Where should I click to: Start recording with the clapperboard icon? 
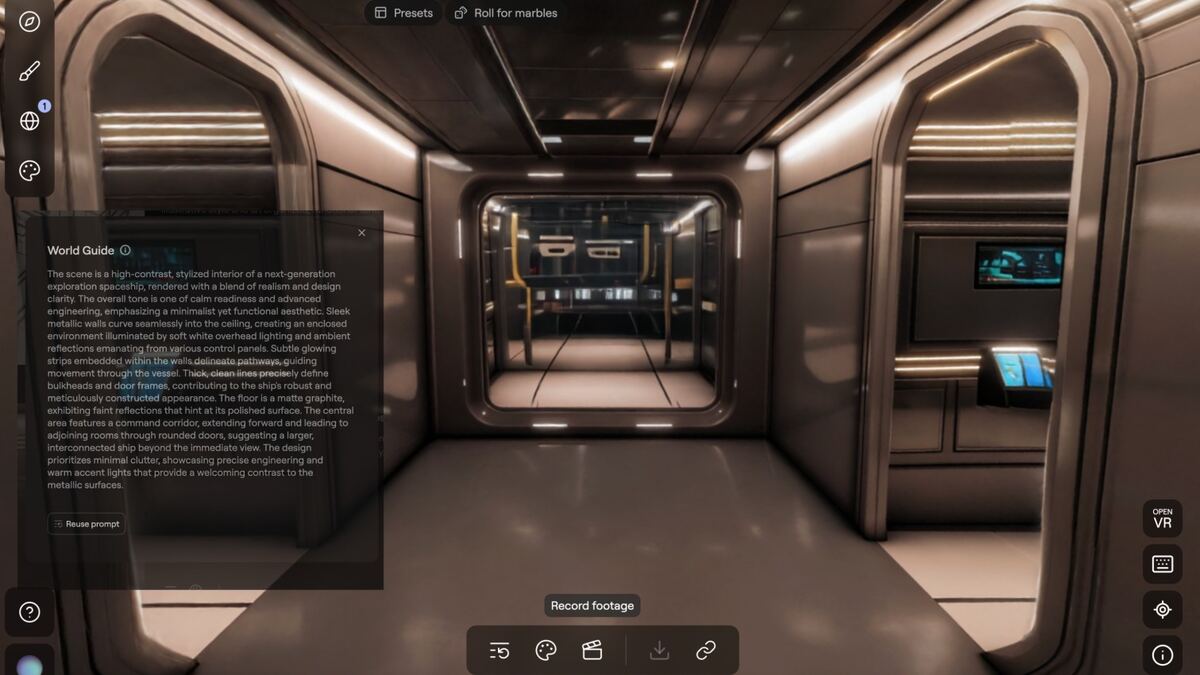(592, 651)
